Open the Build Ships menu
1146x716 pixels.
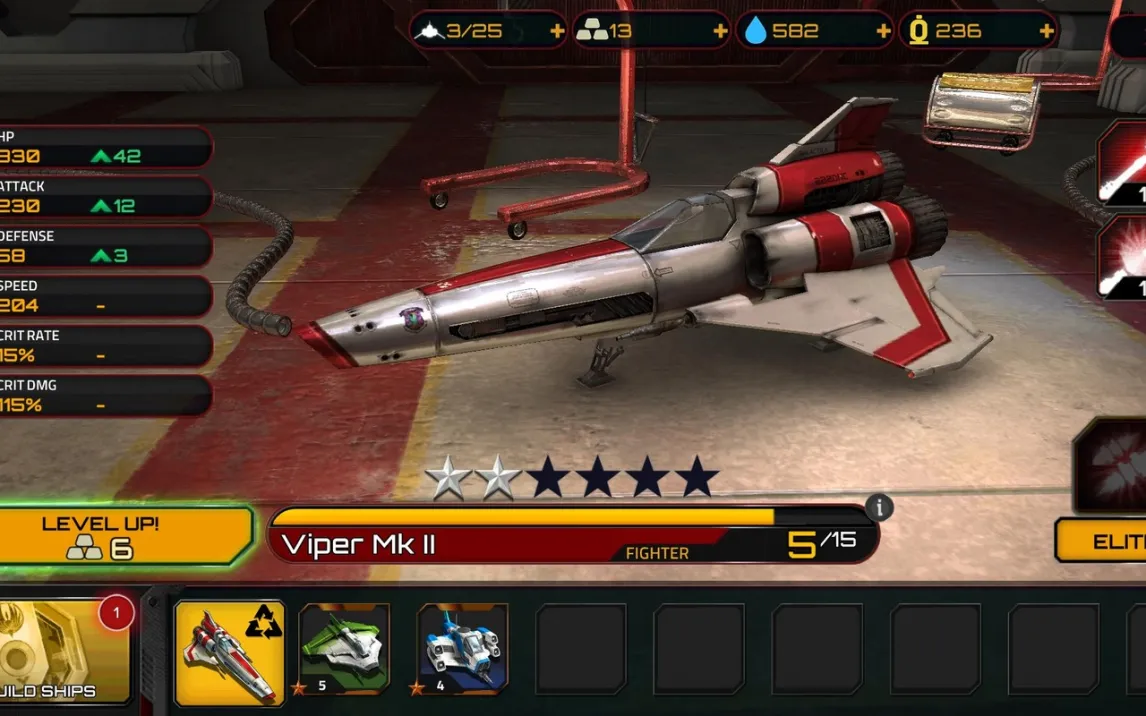tap(63, 651)
